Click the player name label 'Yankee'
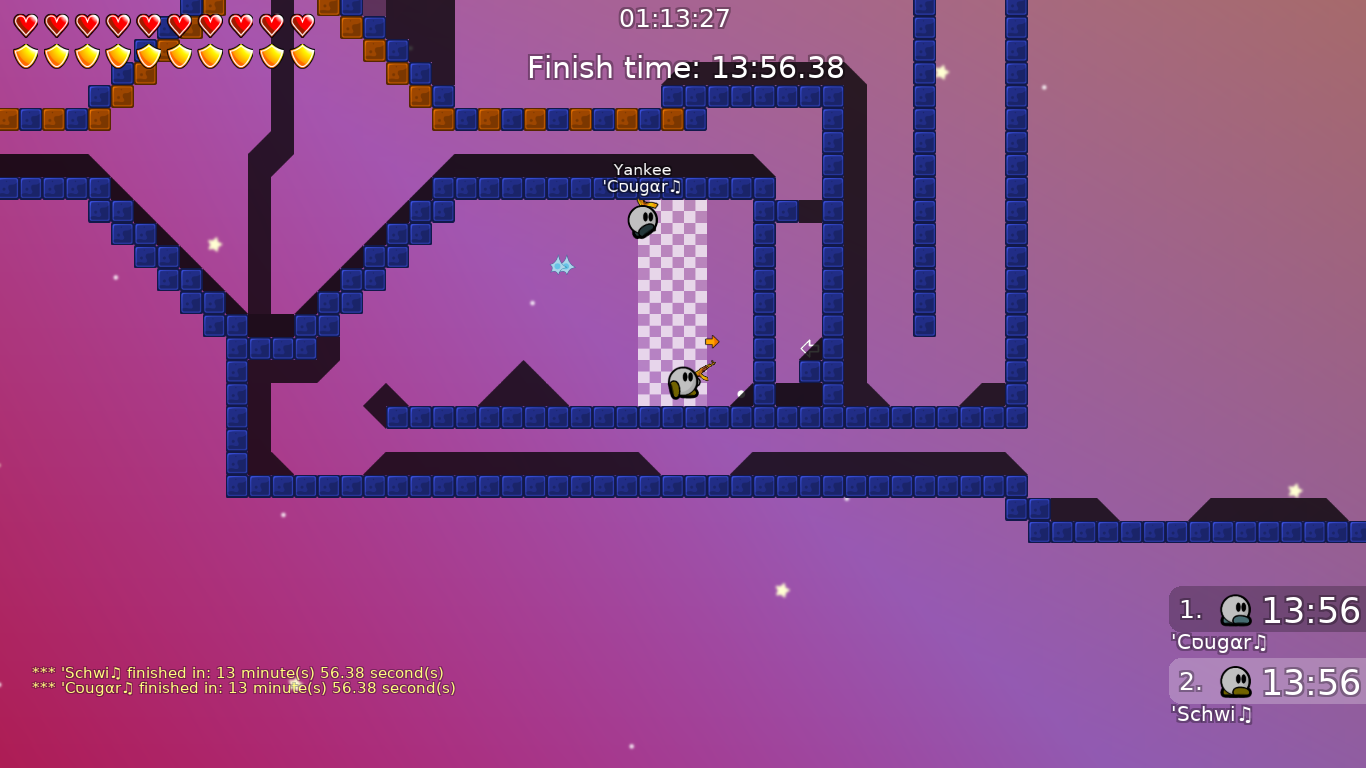Screen dimensions: 1366x768 [643, 169]
